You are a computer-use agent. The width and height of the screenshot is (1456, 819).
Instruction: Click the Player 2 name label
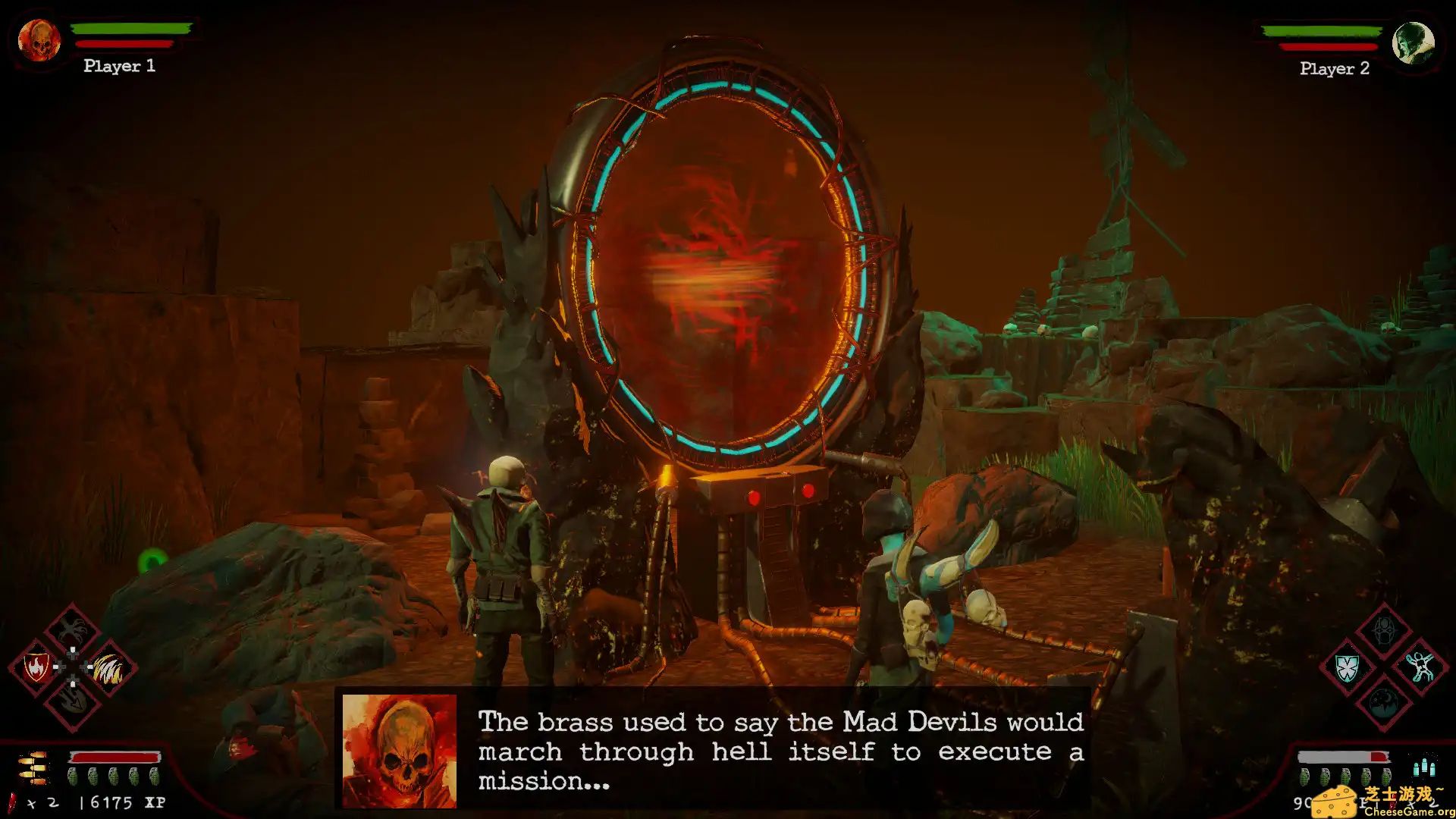[x=1334, y=69]
